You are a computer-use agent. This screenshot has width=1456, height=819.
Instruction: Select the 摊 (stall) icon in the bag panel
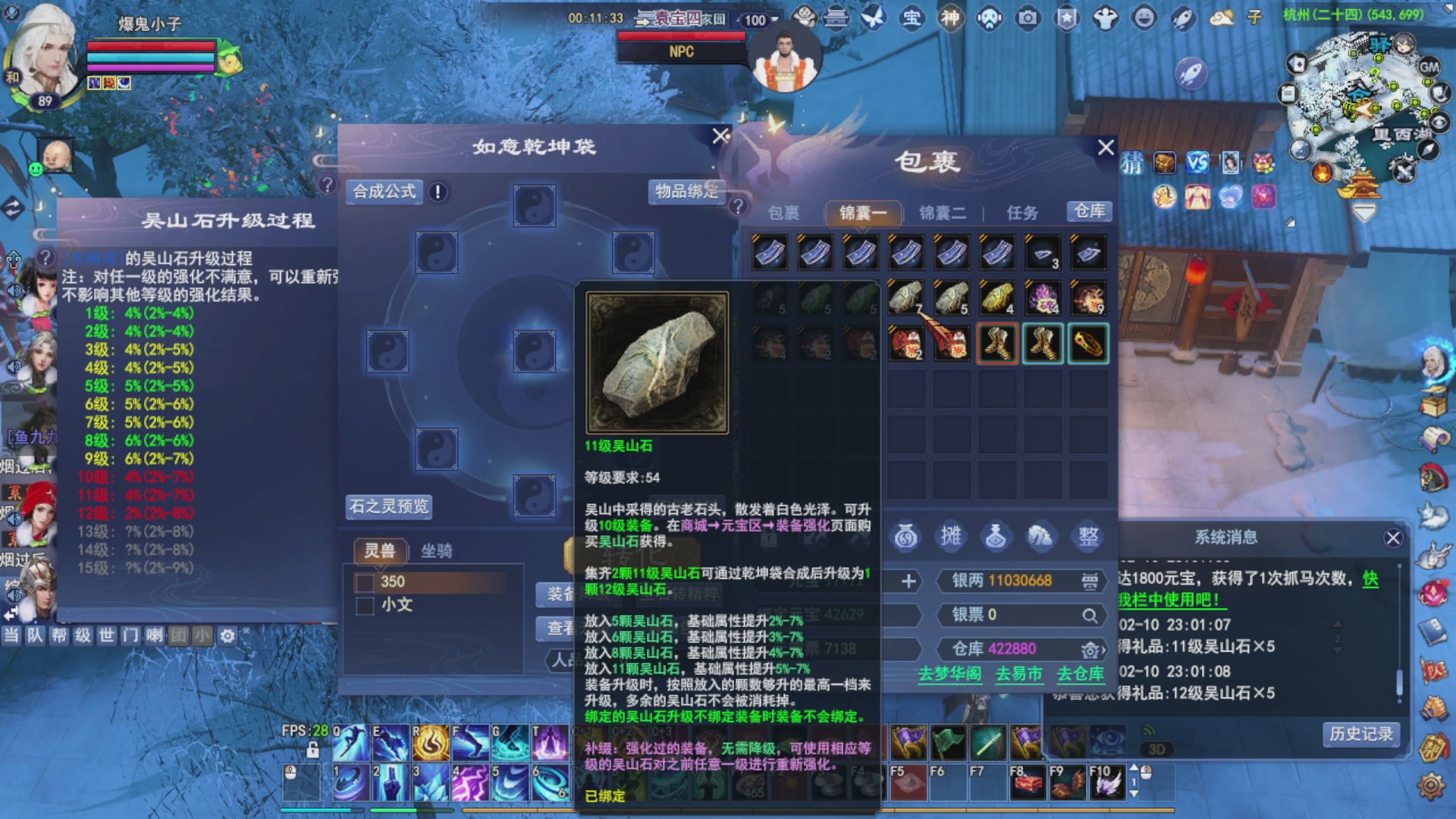(950, 536)
